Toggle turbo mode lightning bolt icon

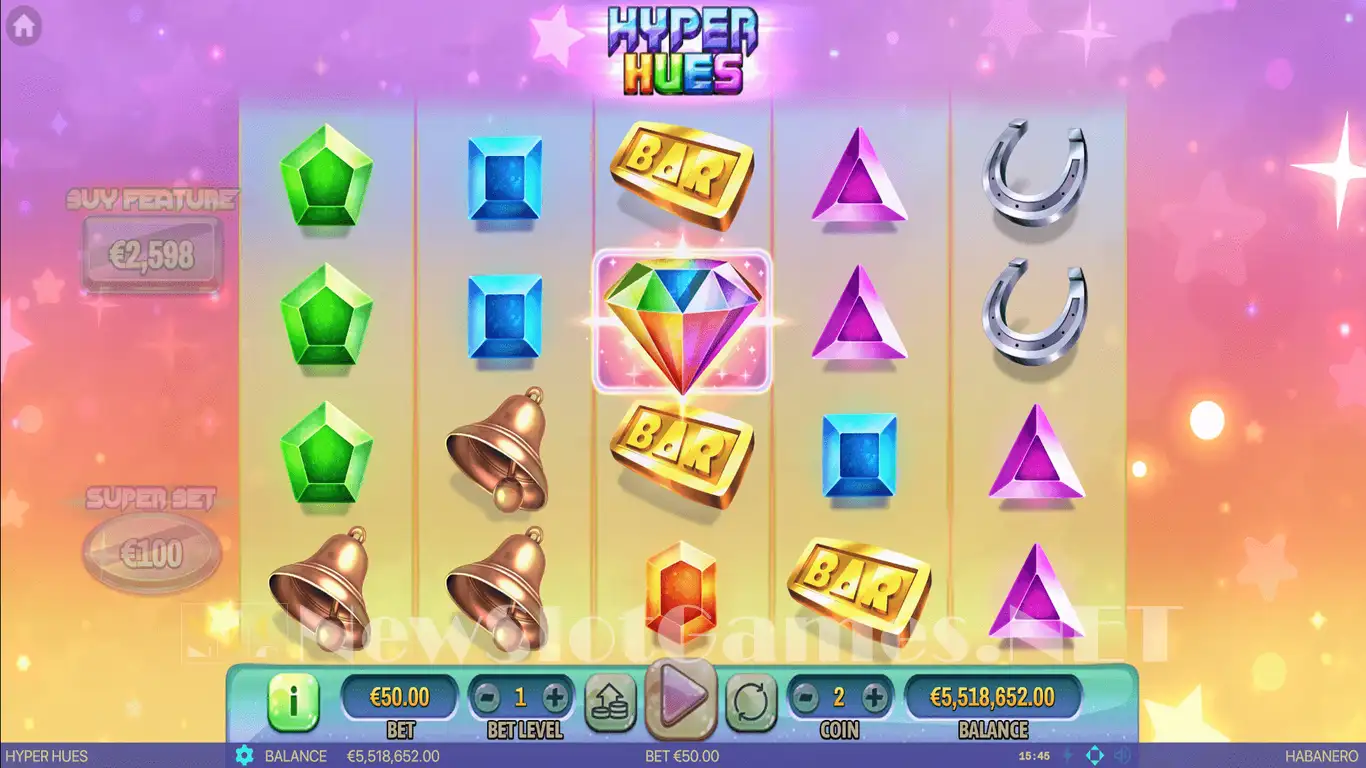pyautogui.click(x=1067, y=756)
